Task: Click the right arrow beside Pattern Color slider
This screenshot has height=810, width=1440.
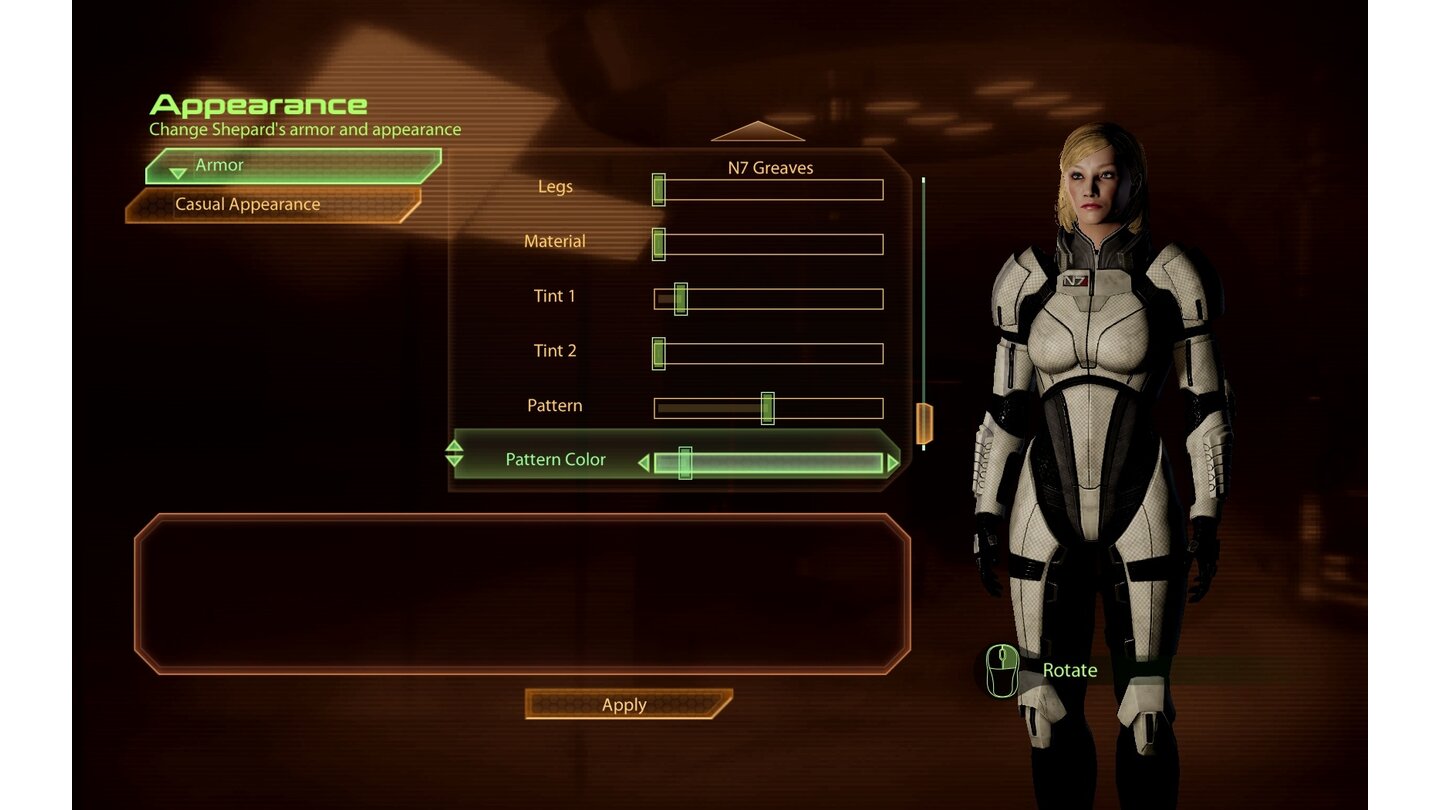Action: point(892,462)
